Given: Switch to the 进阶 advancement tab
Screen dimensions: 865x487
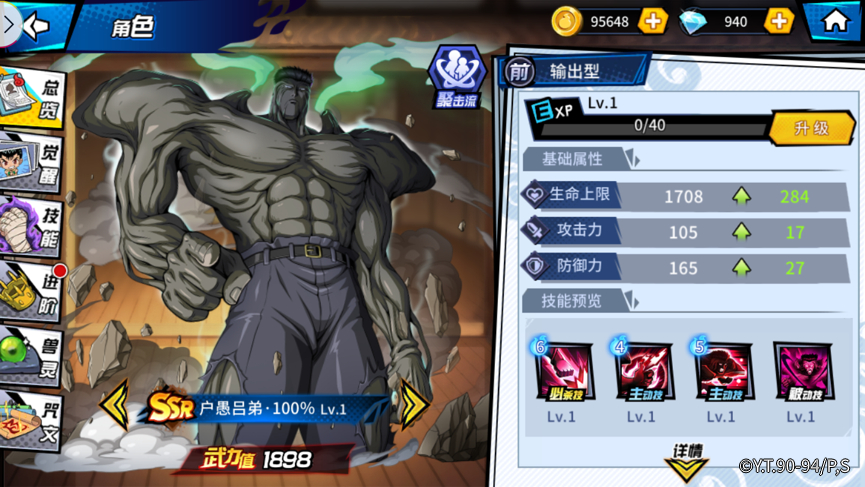Looking at the screenshot, I should coord(32,292).
